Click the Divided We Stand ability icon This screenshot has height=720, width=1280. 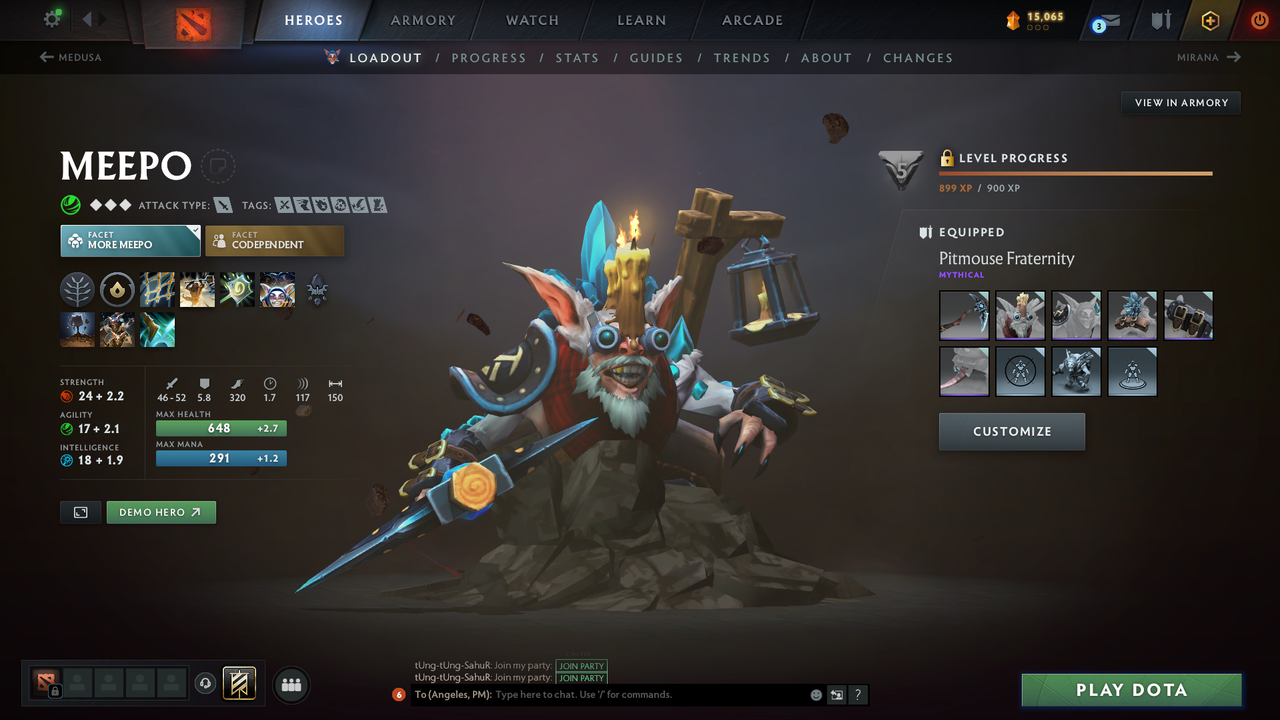(x=277, y=290)
